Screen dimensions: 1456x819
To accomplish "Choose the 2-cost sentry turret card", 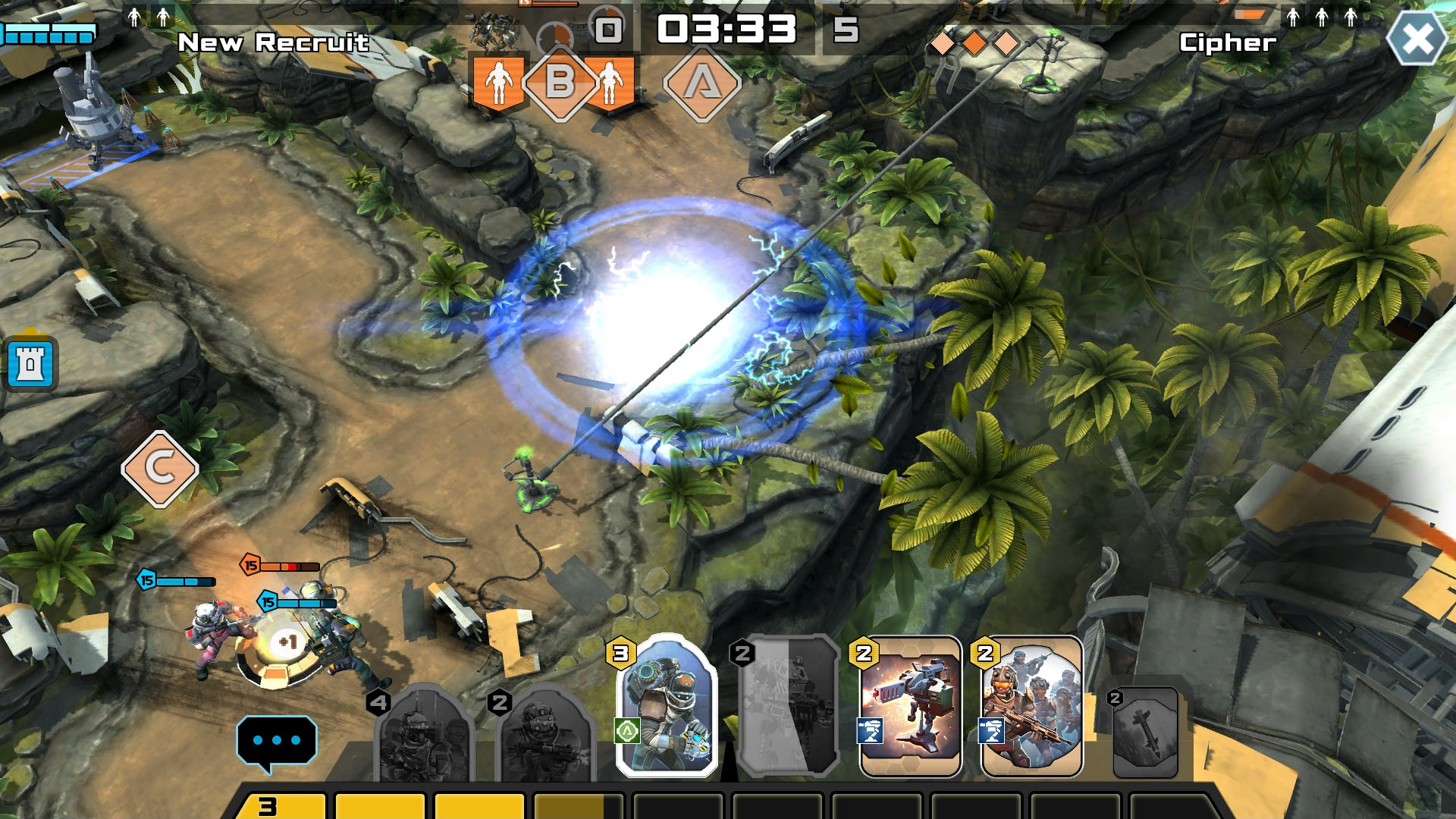I will click(910, 707).
